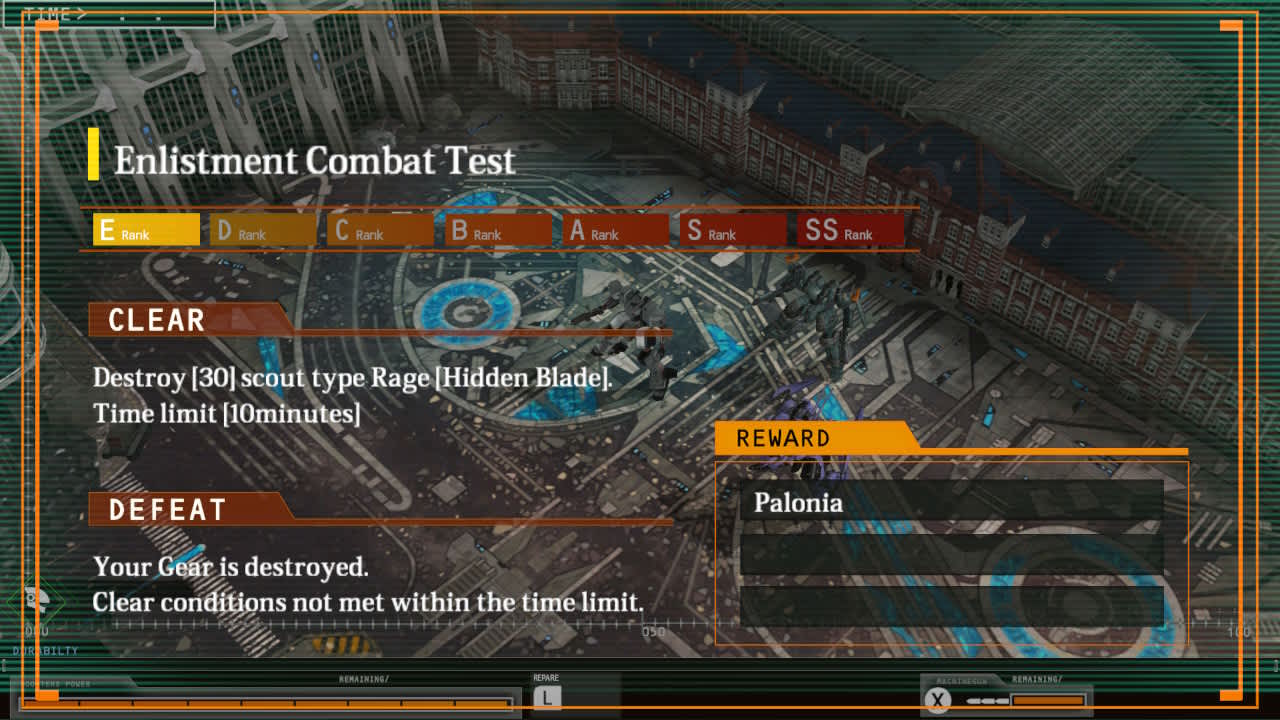Click the MACHINEGUN label tag
The image size is (1280, 720).
(960, 679)
